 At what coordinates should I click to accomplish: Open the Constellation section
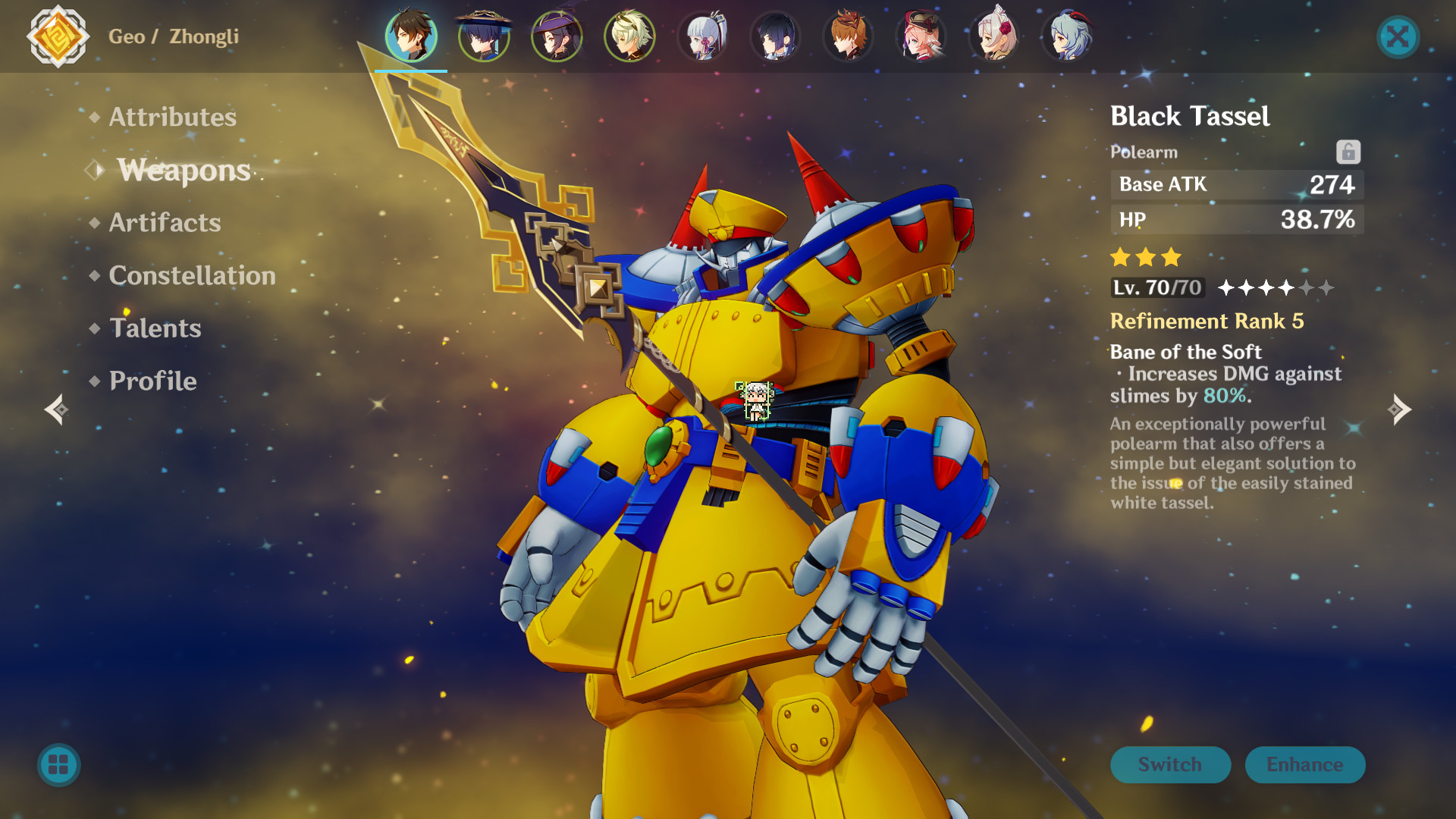[192, 275]
